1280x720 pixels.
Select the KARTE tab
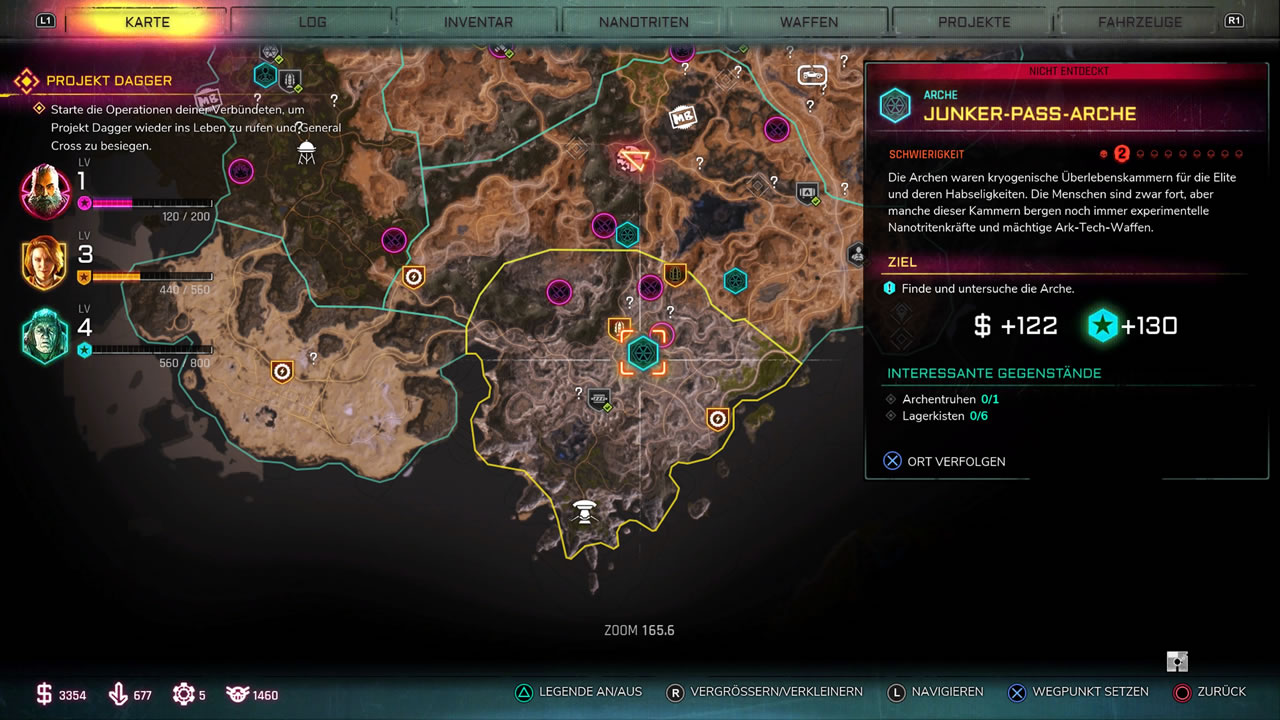click(x=147, y=22)
